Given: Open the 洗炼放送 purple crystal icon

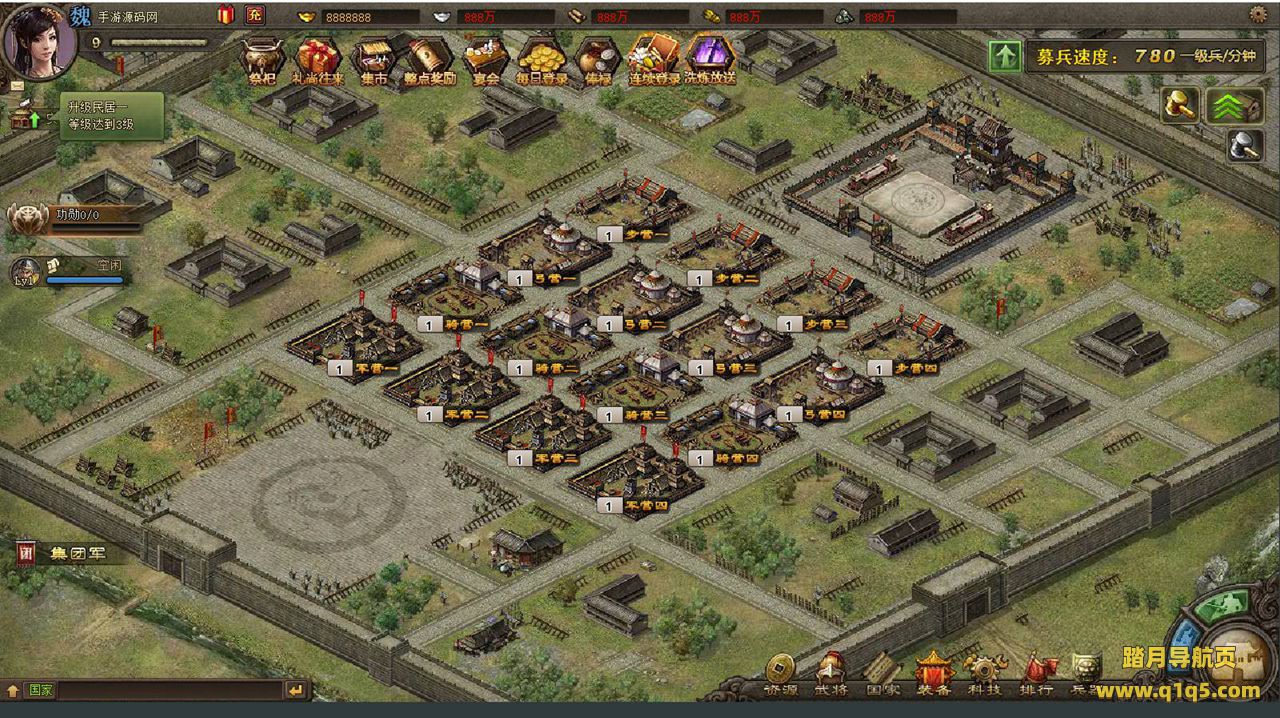Looking at the screenshot, I should pyautogui.click(x=710, y=59).
